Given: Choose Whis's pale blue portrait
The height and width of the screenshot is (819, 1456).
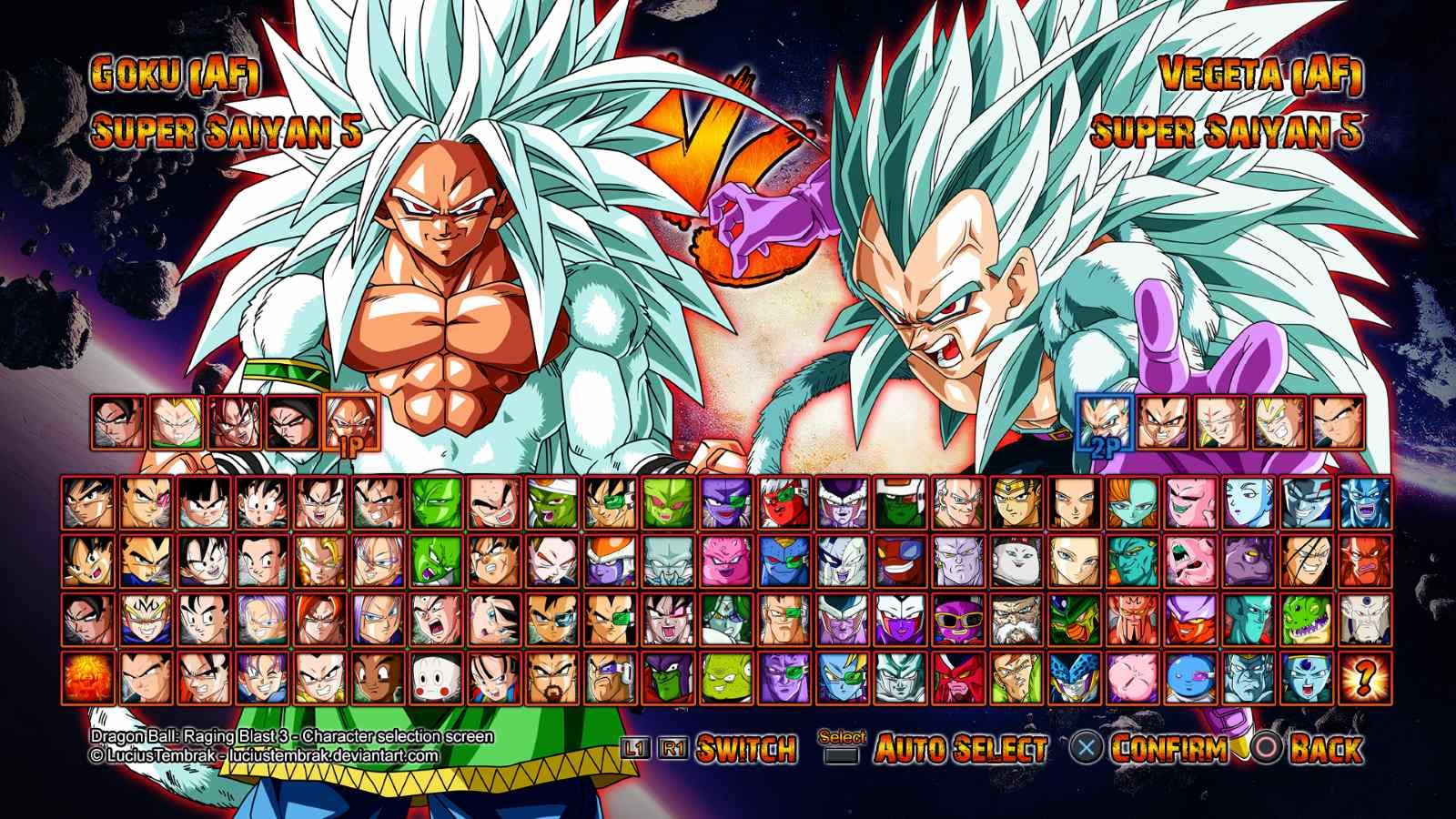Looking at the screenshot, I should point(1248,502).
